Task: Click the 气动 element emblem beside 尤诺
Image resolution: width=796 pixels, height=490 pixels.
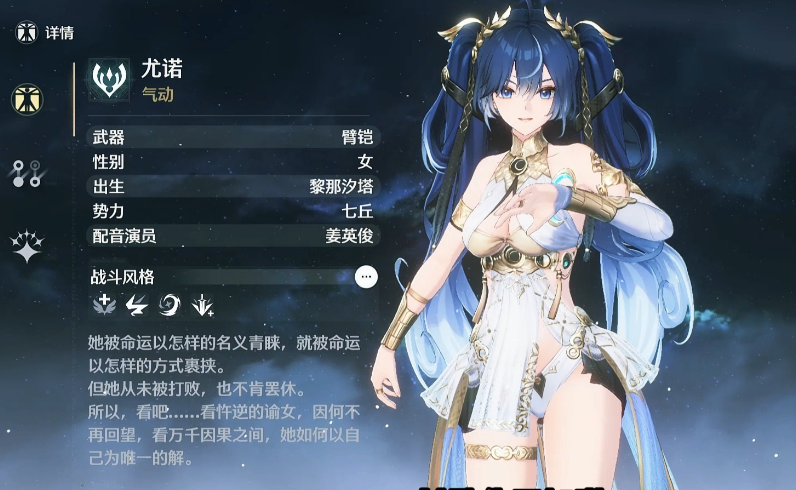Action: click(x=109, y=78)
